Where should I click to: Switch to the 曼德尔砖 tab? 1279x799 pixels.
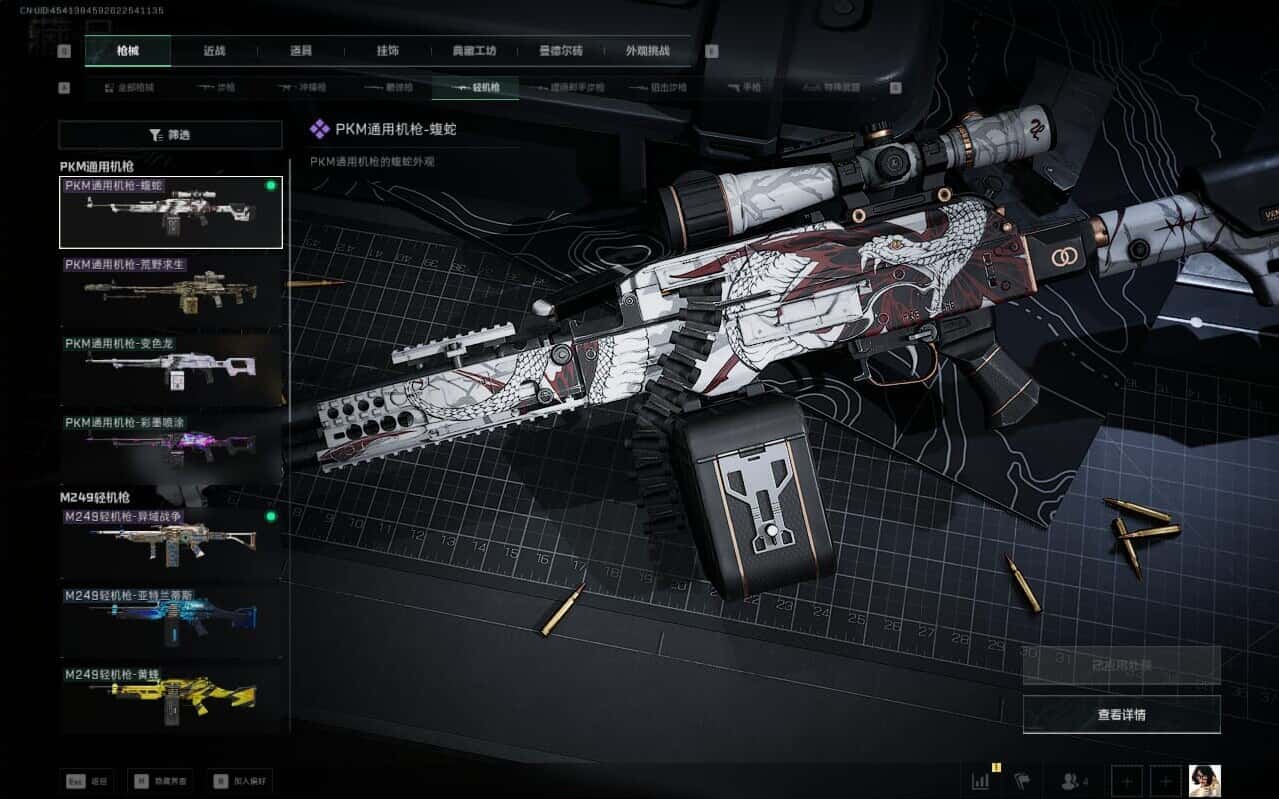pos(560,51)
